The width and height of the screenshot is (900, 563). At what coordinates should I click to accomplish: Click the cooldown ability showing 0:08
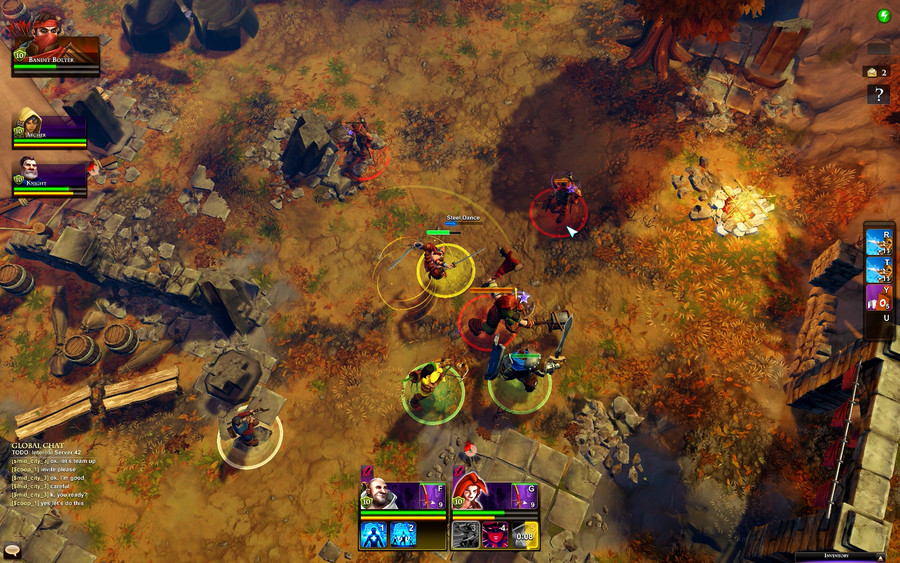coord(525,535)
